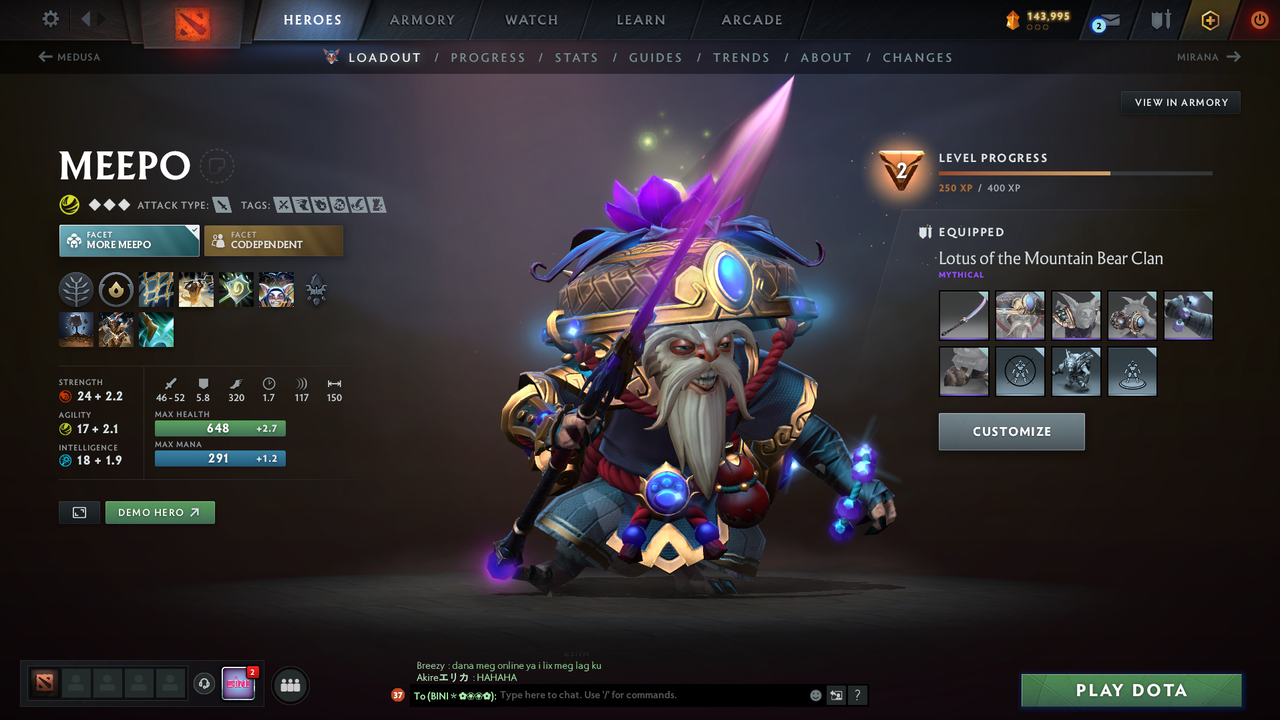The width and height of the screenshot is (1280, 720).
Task: Open the armory shield and sword icon
Action: [1160, 19]
